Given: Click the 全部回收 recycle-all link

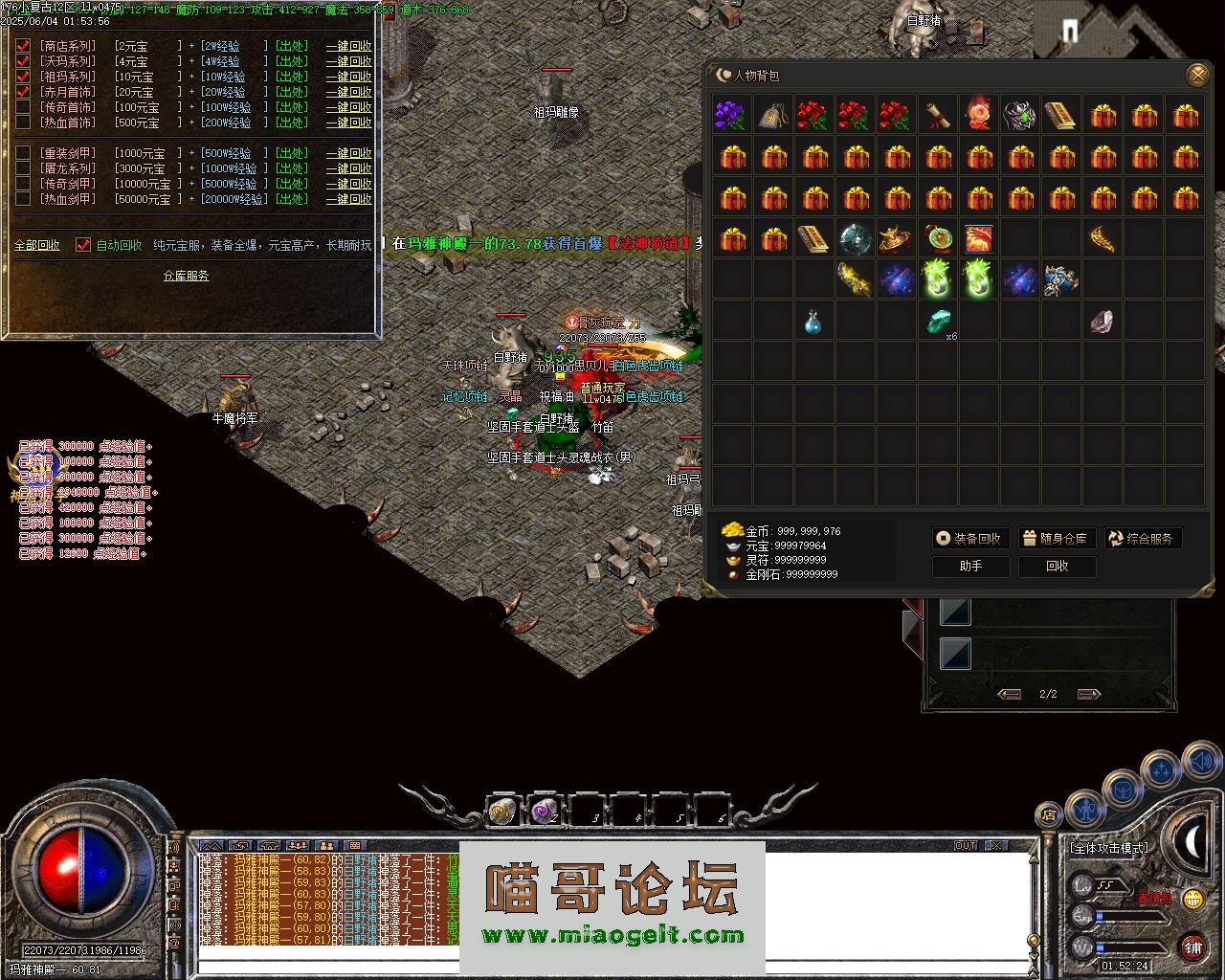Looking at the screenshot, I should pyautogui.click(x=37, y=245).
